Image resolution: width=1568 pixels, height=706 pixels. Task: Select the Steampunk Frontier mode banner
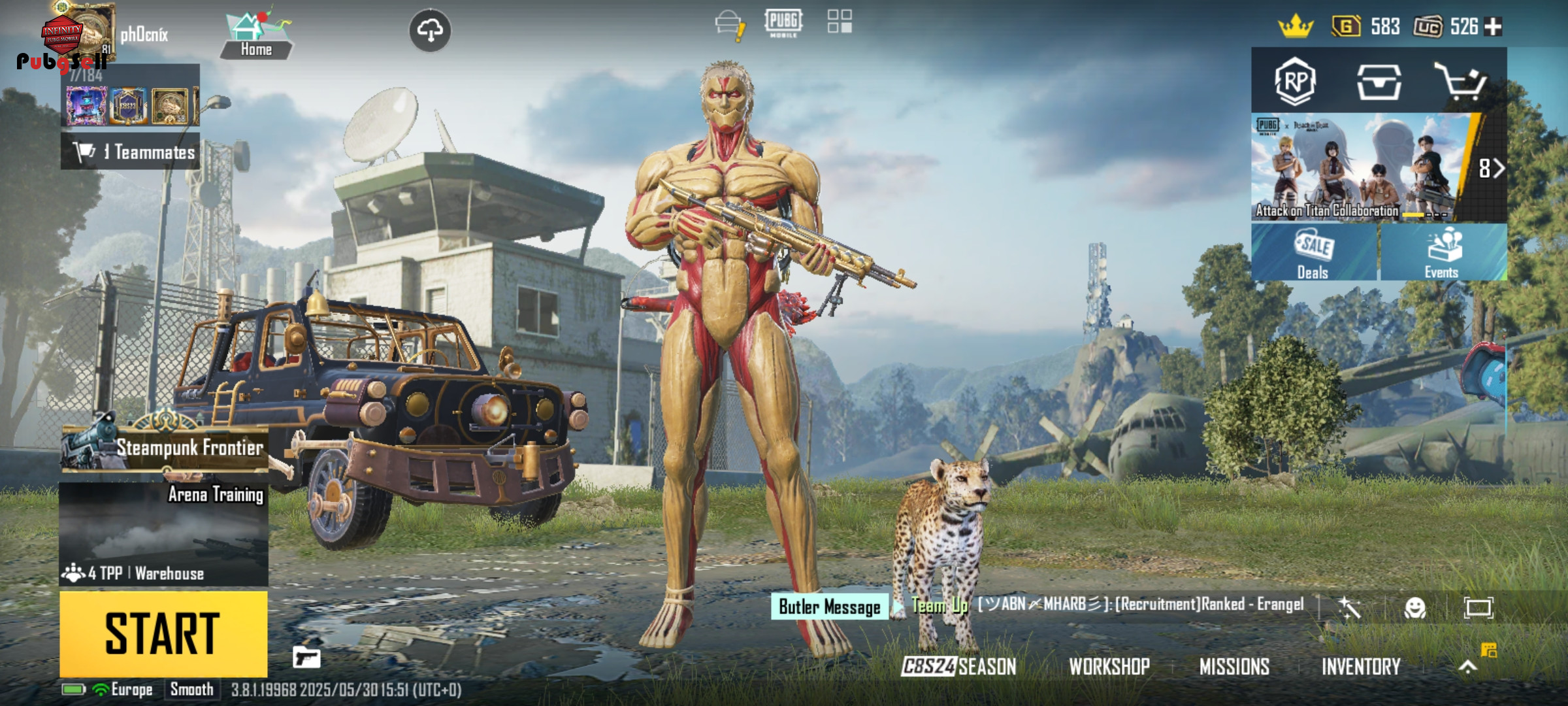coord(165,447)
